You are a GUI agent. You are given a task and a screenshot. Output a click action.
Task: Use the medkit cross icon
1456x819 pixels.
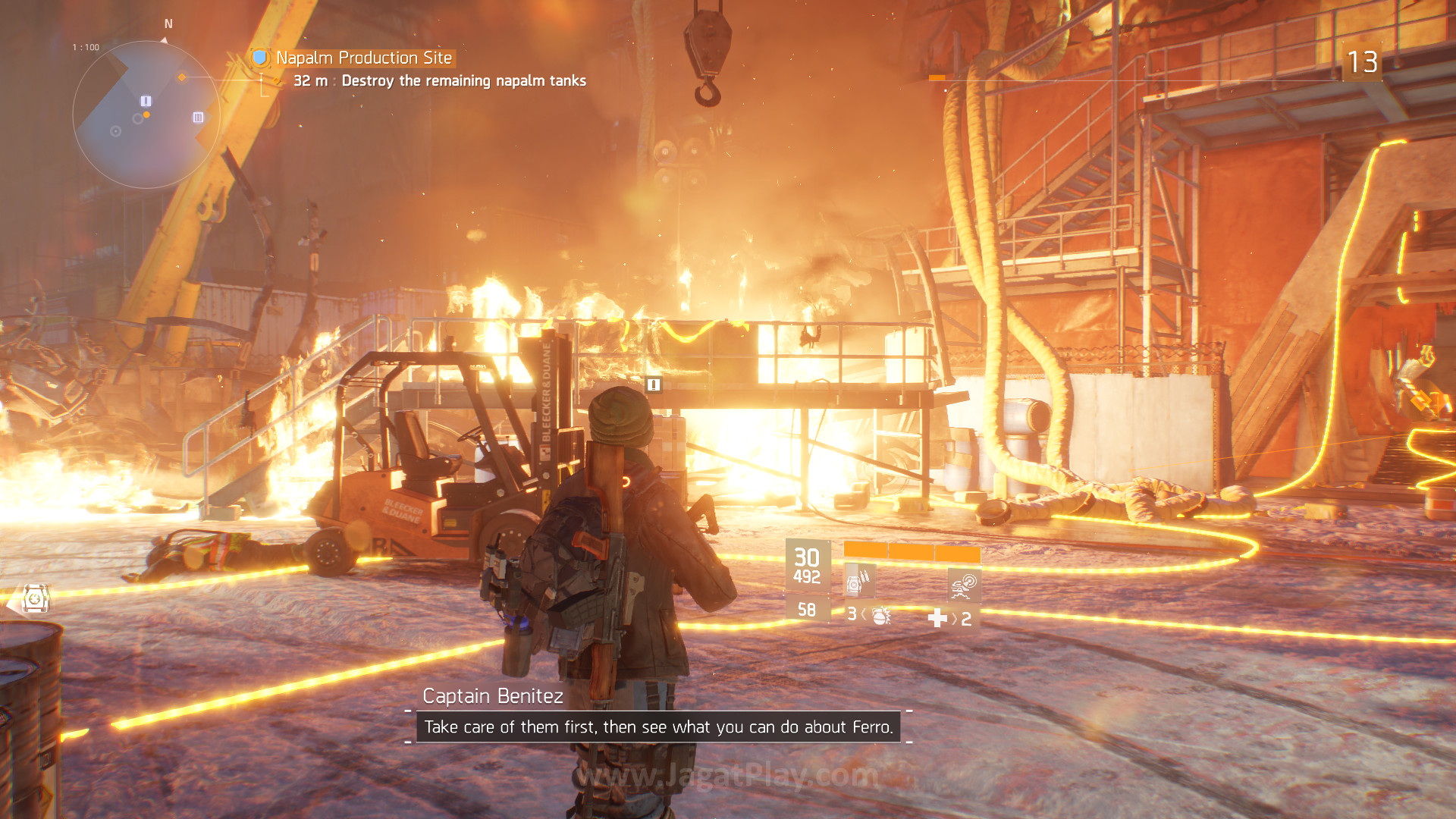(937, 619)
